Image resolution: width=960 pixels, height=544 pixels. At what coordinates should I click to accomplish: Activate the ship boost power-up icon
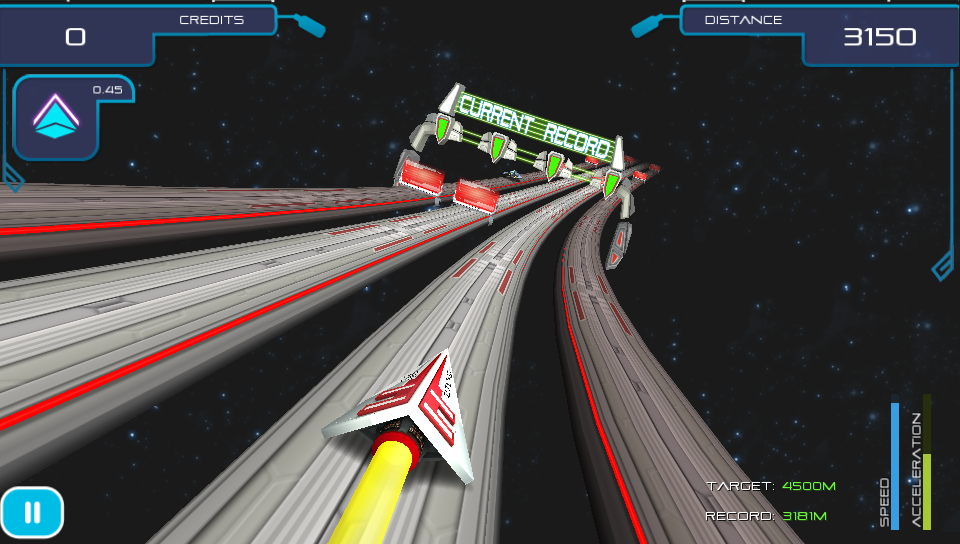(x=56, y=119)
